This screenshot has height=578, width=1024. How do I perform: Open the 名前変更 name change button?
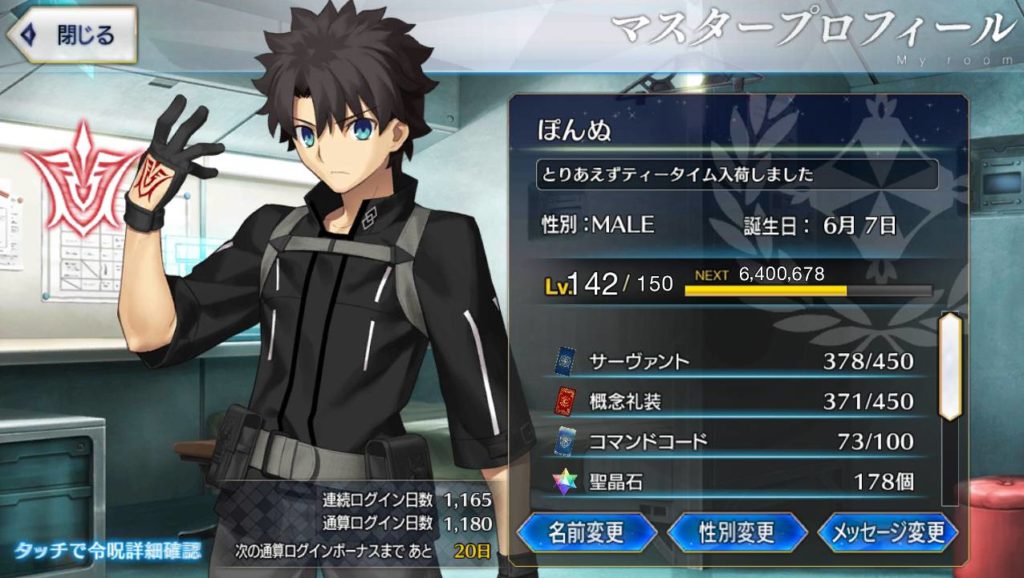[586, 532]
